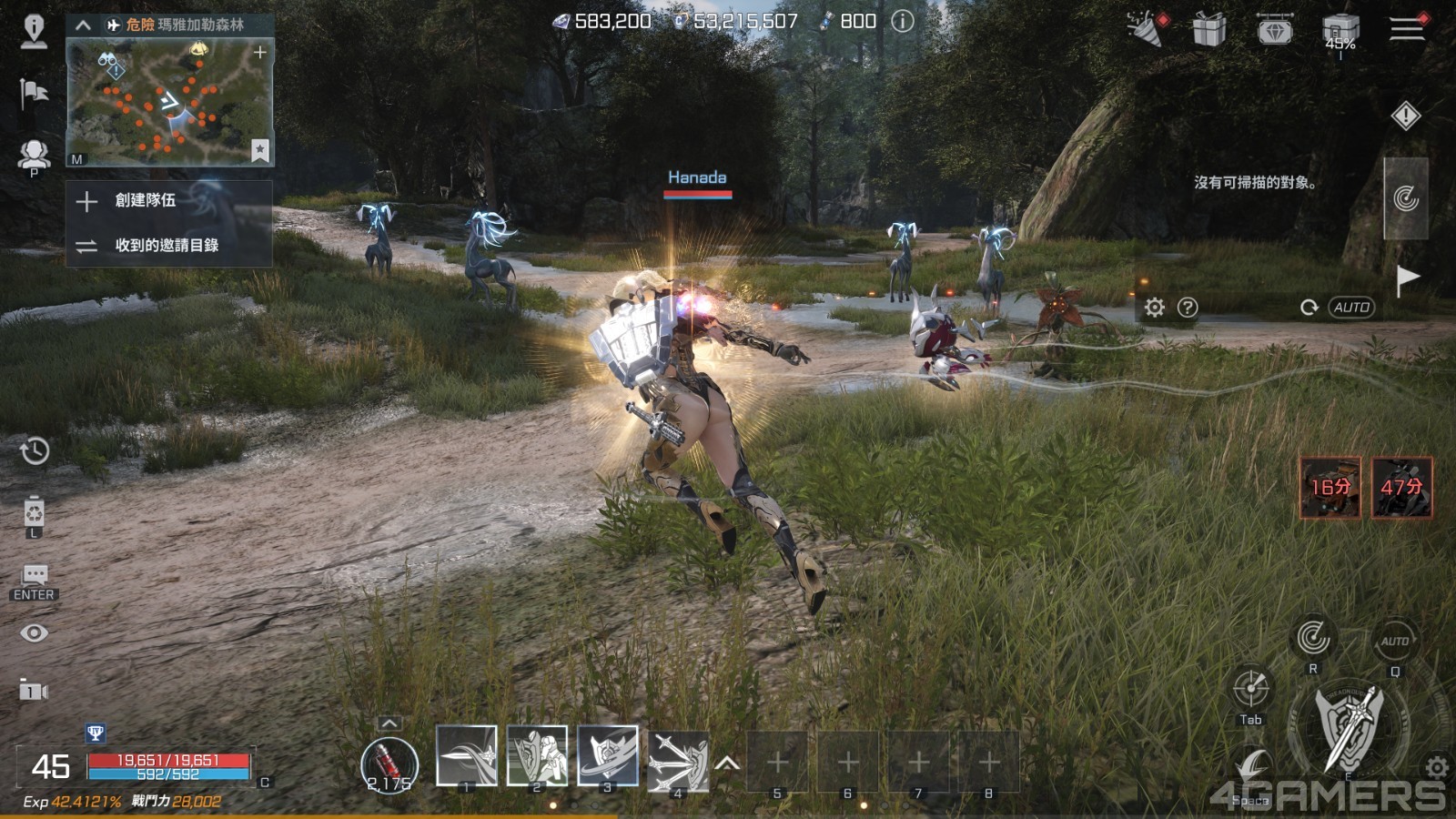Click the question mark help icon
This screenshot has width=1456, height=819.
click(x=1188, y=308)
